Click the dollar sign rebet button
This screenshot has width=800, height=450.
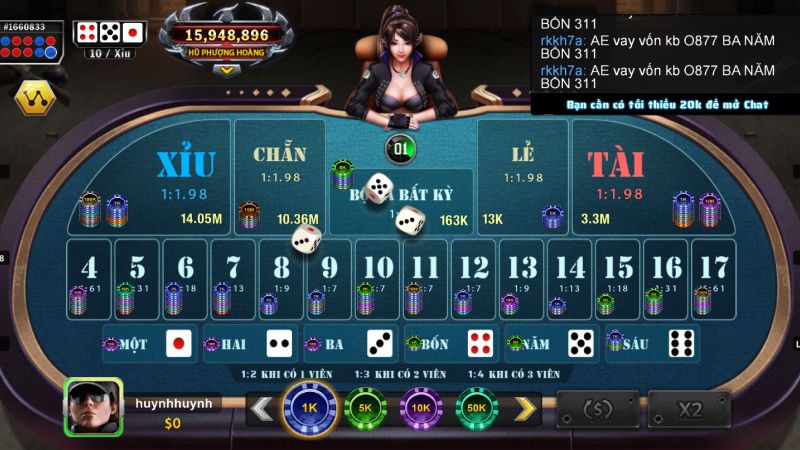597,409
